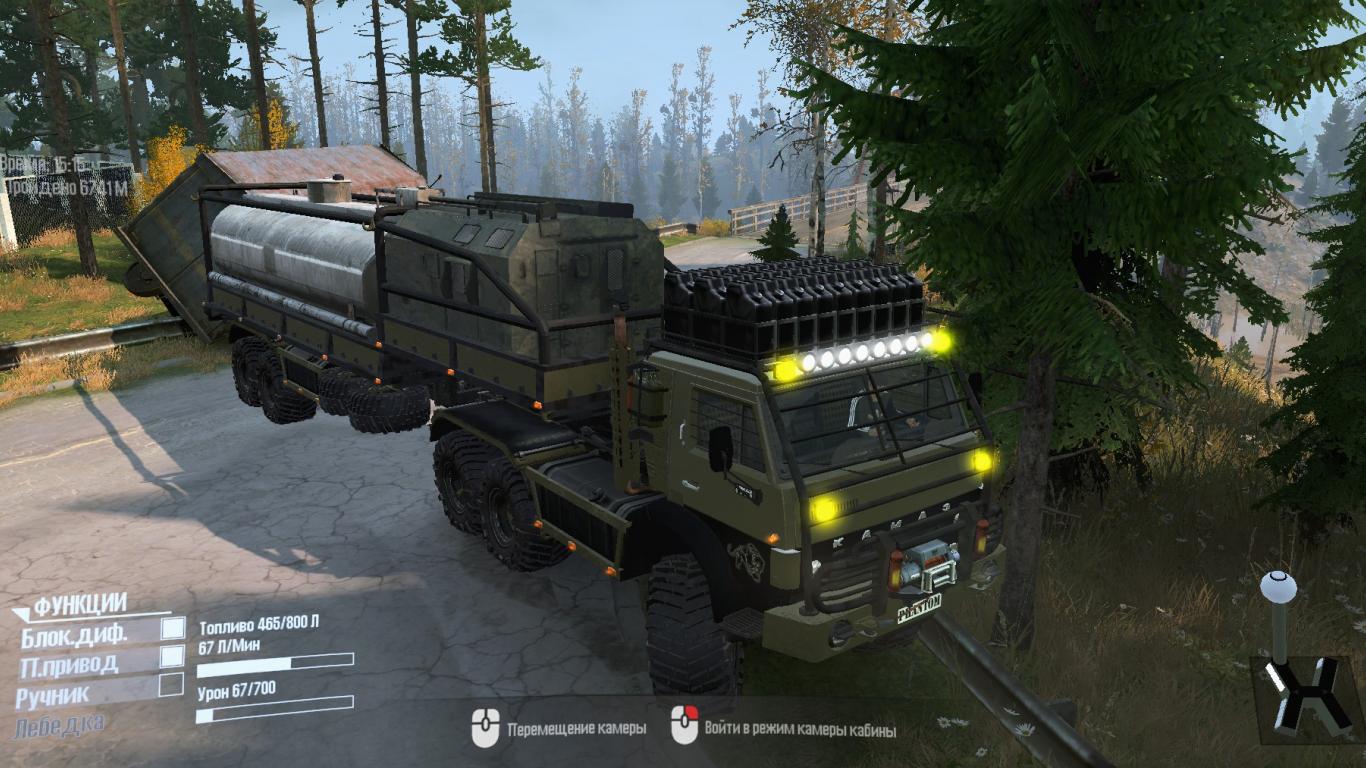This screenshot has height=768, width=1366.
Task: Toggle the Ручник handbrake checkbox
Action: pos(172,685)
